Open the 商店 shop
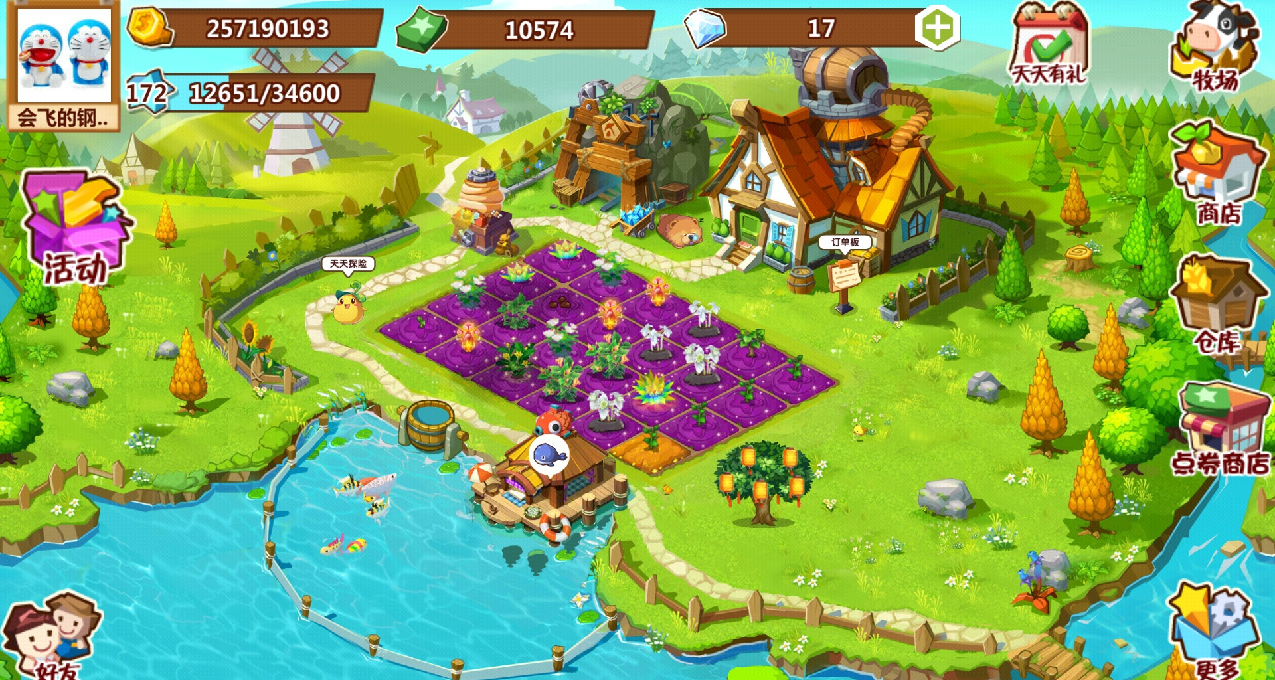This screenshot has width=1275, height=680. coord(1216,172)
